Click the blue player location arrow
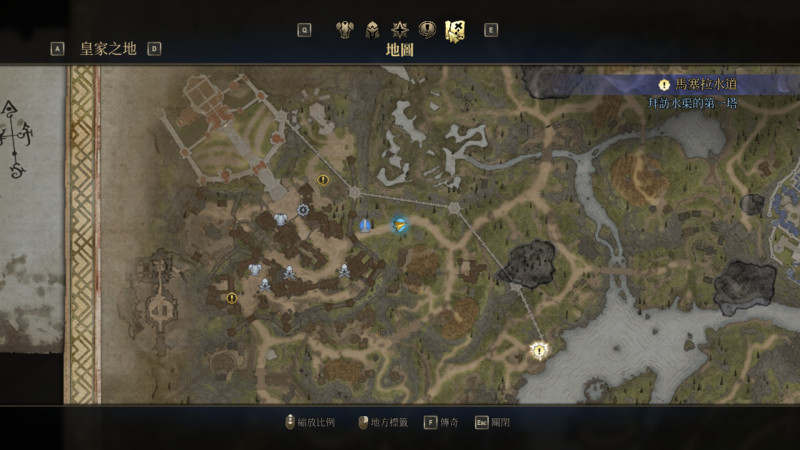The height and width of the screenshot is (450, 800). 400,225
